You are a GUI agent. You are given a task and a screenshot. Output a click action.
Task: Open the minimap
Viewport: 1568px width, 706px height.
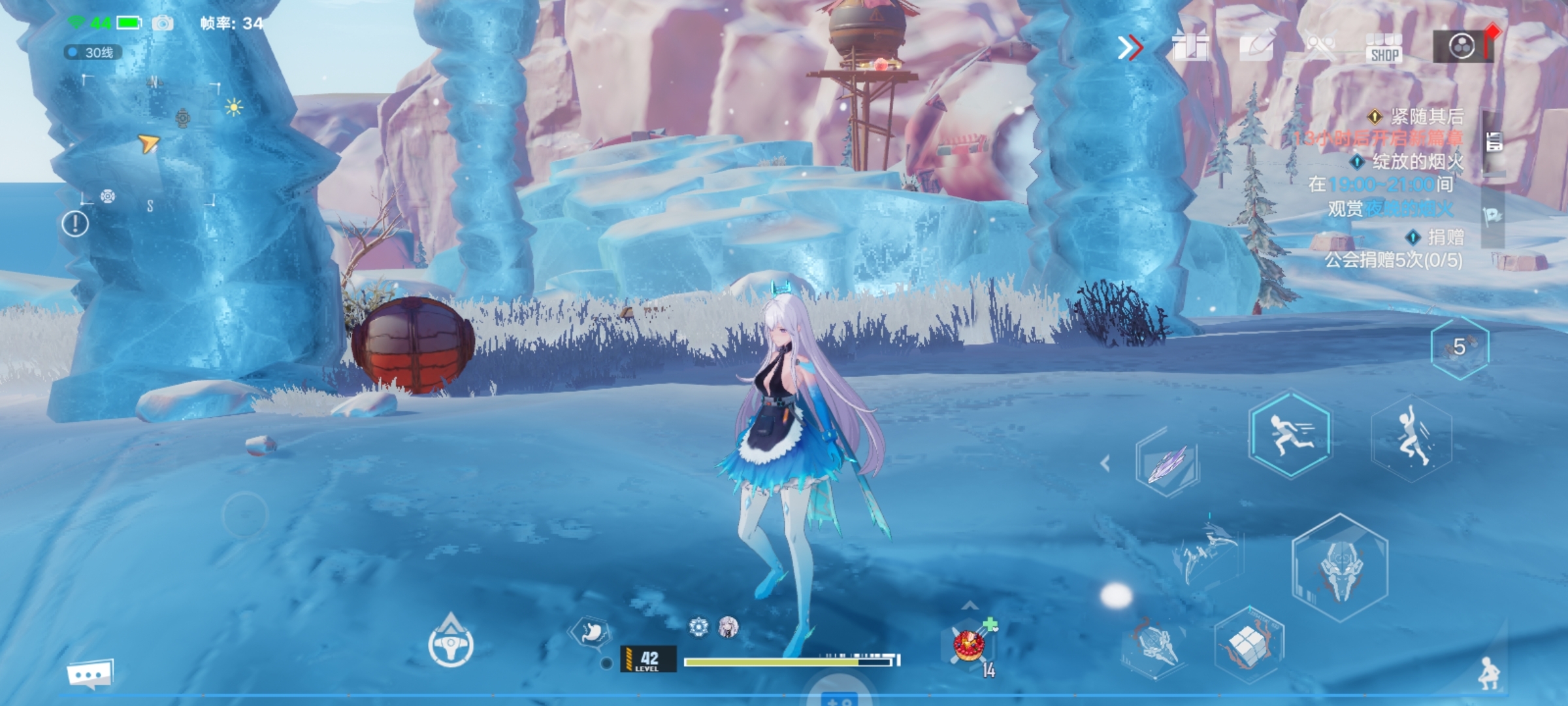coord(150,141)
